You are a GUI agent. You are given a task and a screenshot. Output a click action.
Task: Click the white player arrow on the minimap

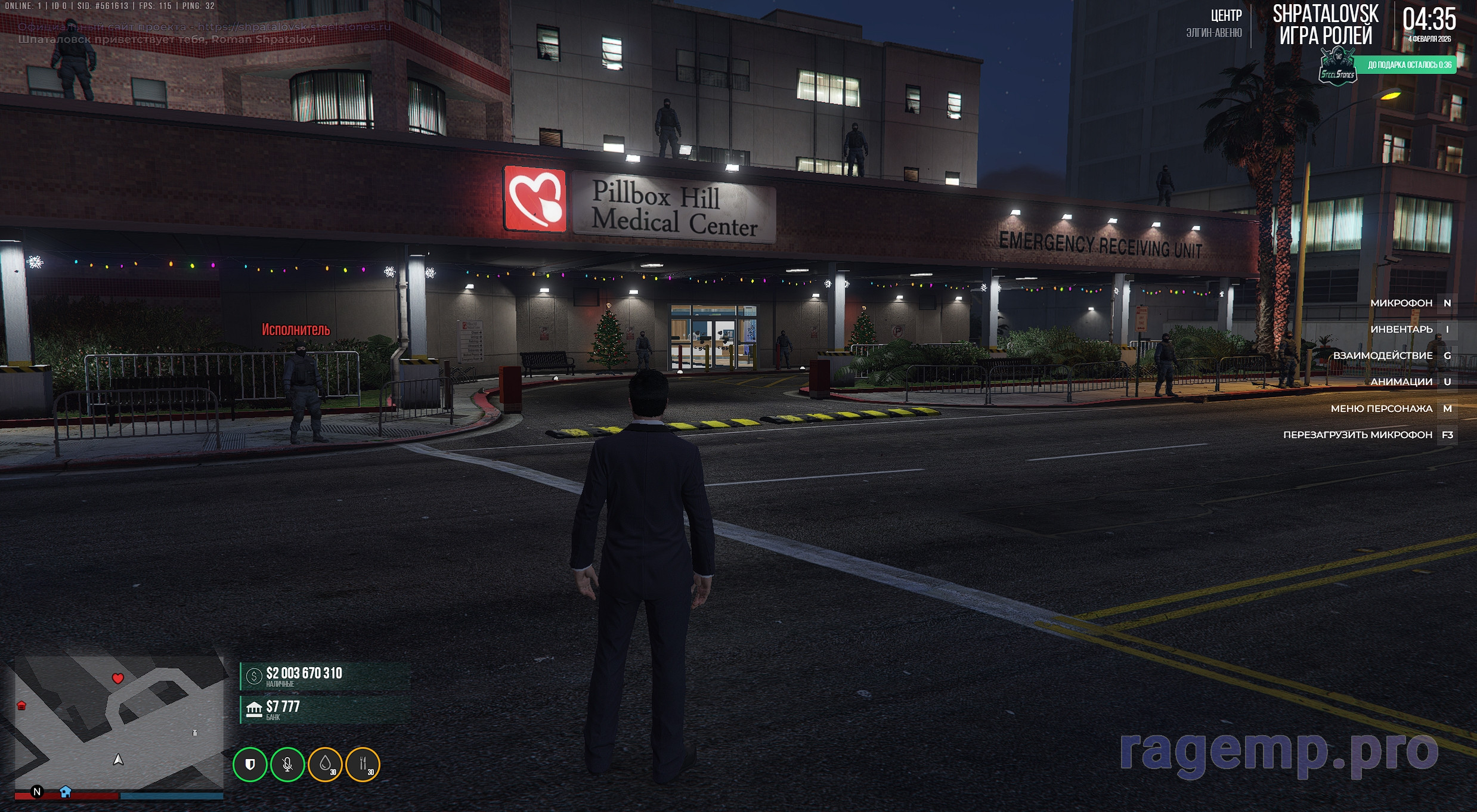coord(118,760)
